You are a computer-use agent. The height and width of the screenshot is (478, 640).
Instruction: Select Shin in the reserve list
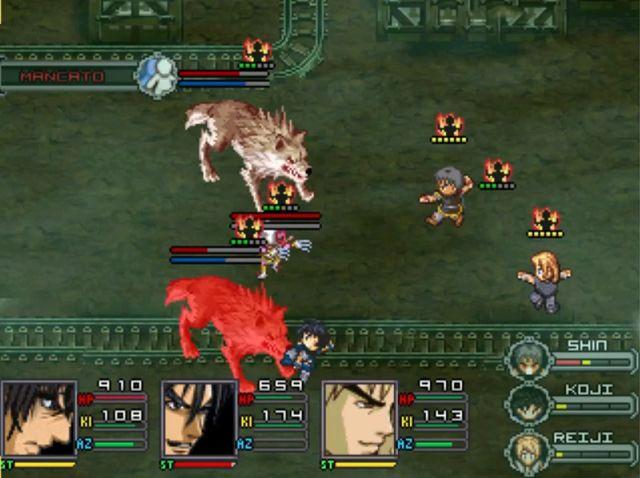(x=527, y=359)
